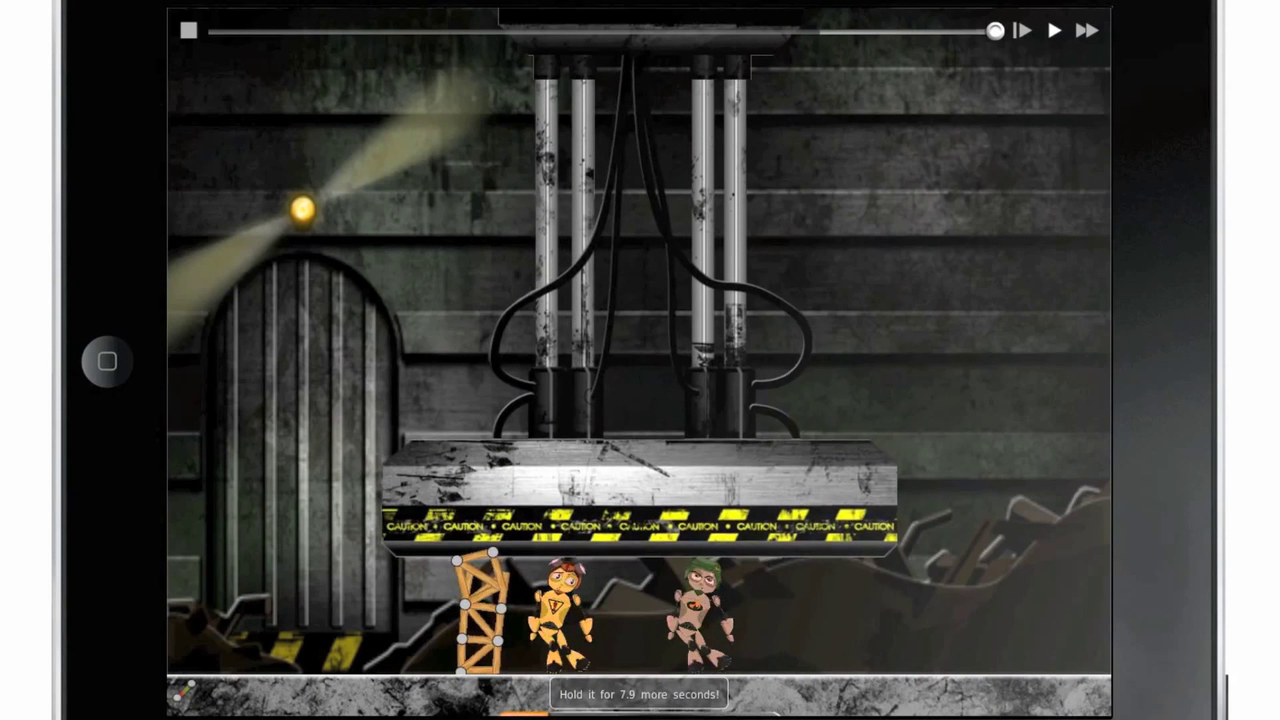The height and width of the screenshot is (720, 1280).
Task: Select the 'Hold it for 7.9 more seconds!' banner
Action: coord(639,694)
